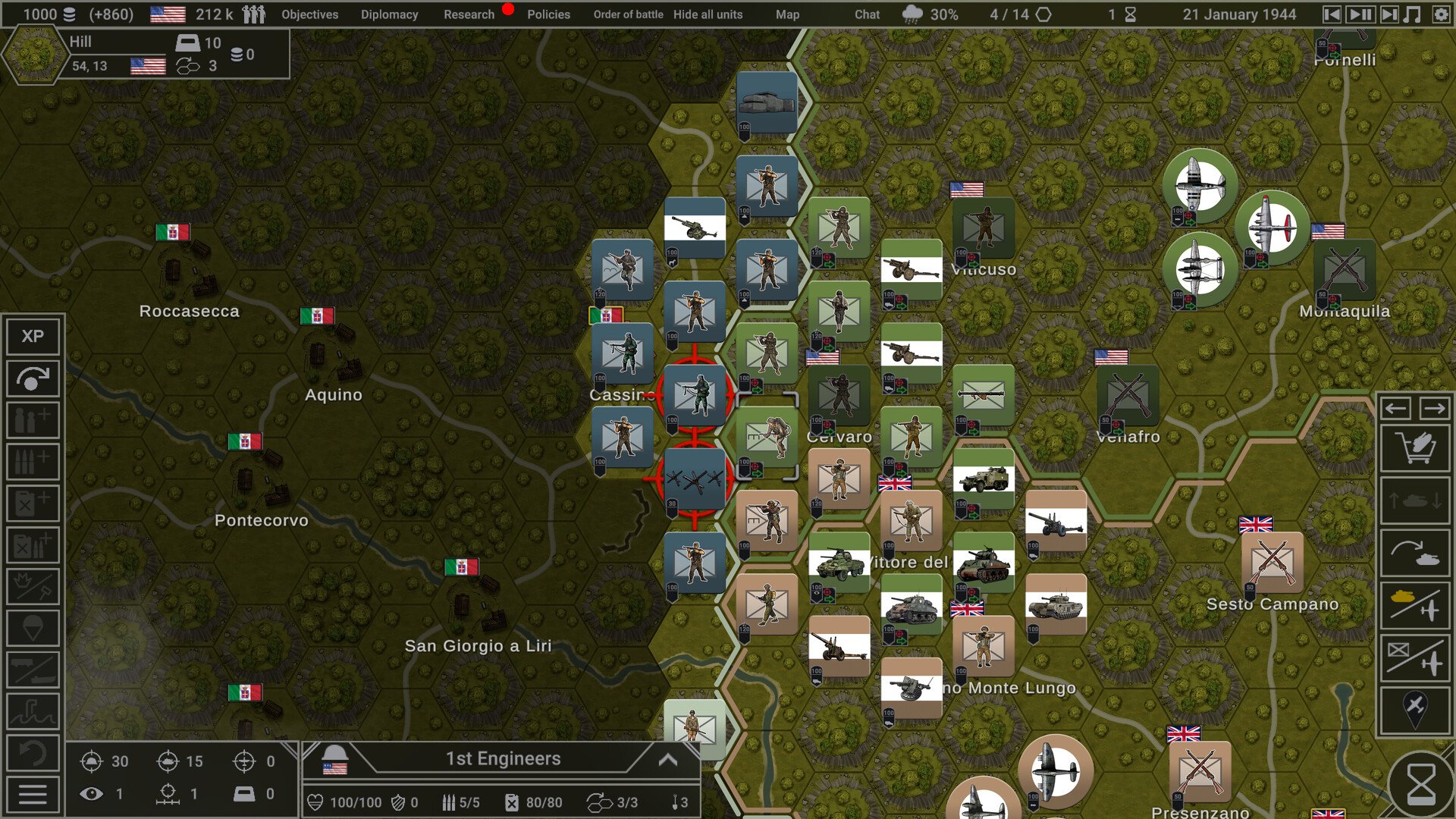This screenshot has height=819, width=1456.
Task: Show the Order of battle
Action: pyautogui.click(x=628, y=14)
